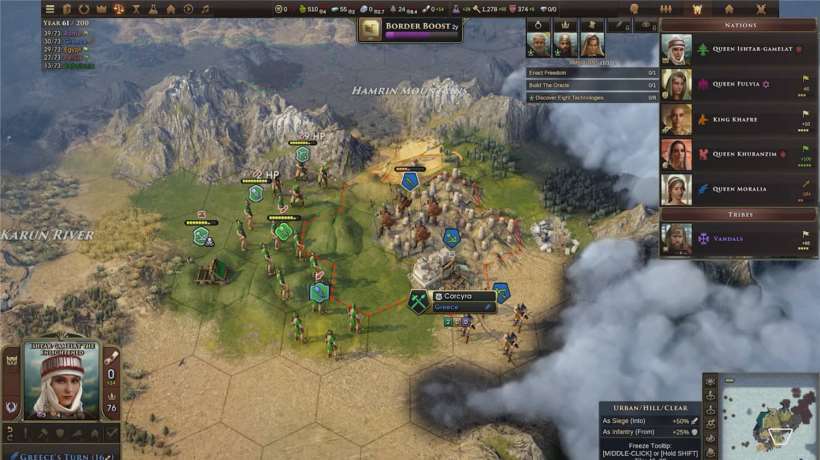Open the crown icon in top toolbar
Image resolution: width=820 pixels, height=460 pixels.
[x=100, y=9]
